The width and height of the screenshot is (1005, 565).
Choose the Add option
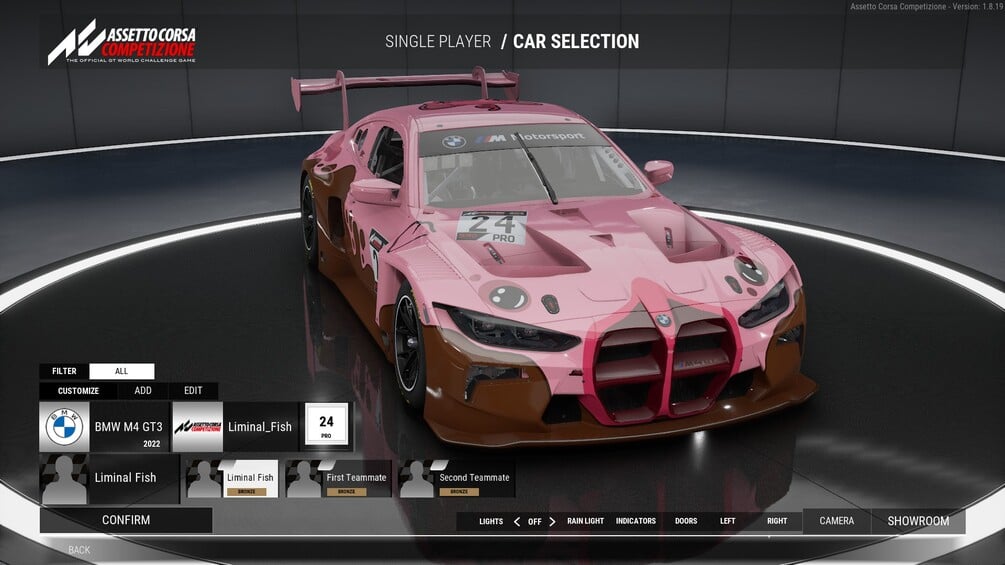pos(143,391)
